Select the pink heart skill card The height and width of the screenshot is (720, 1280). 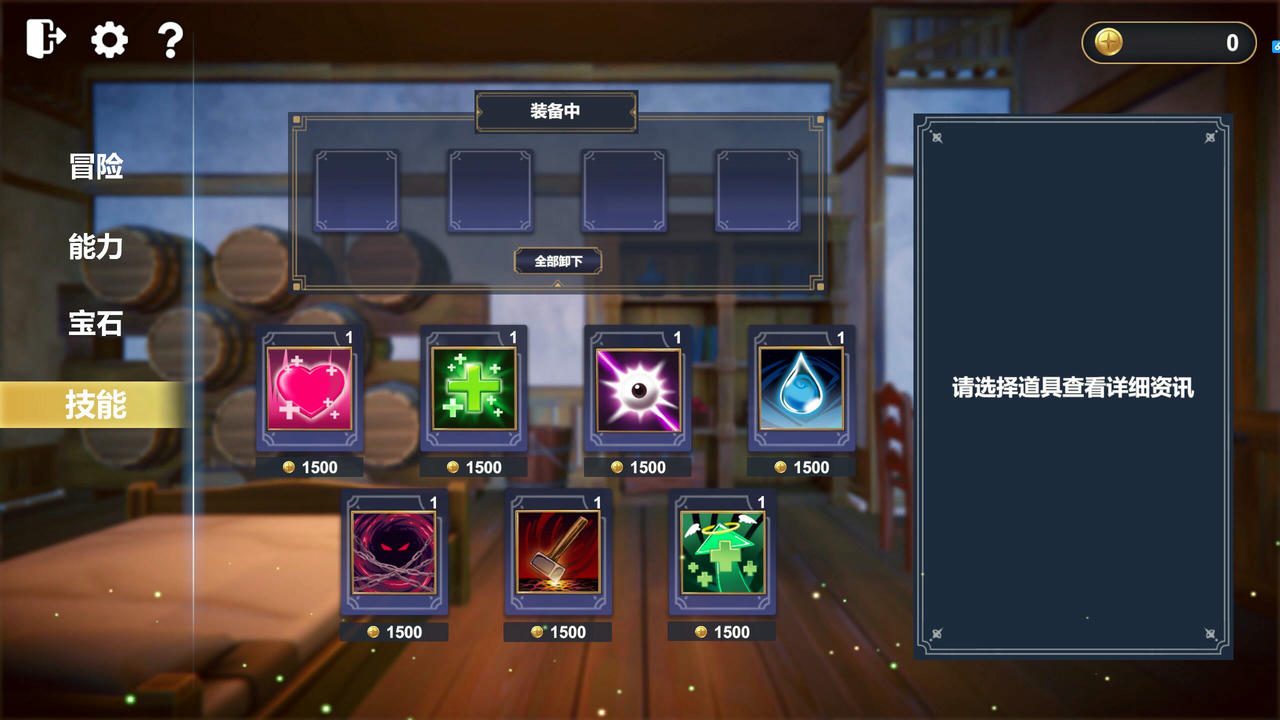[x=308, y=390]
